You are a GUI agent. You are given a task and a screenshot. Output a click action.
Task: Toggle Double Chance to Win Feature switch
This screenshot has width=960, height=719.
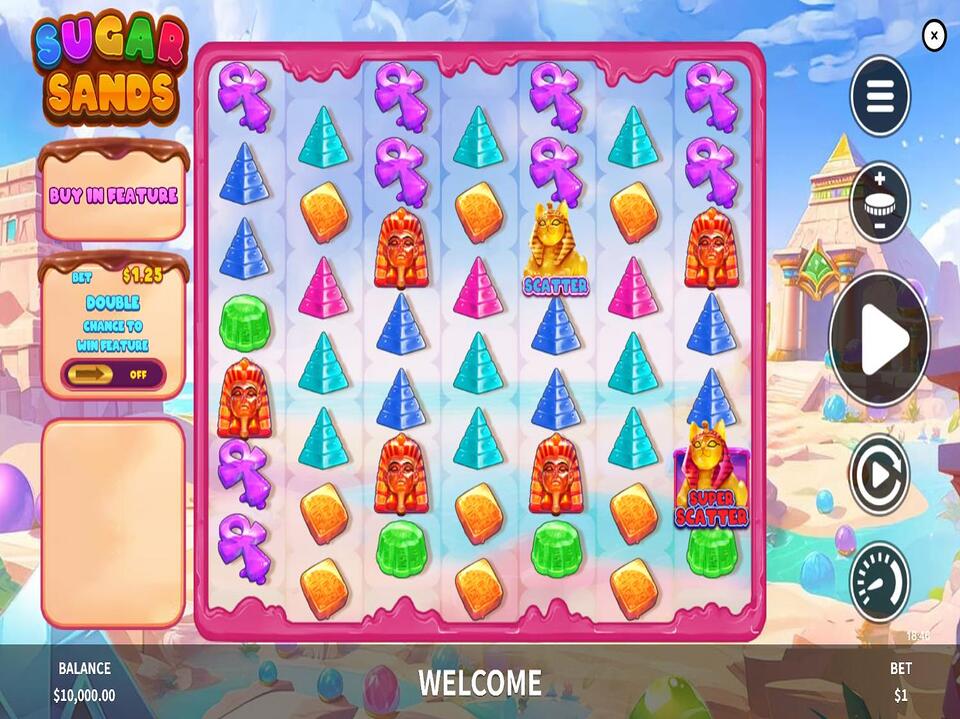(x=113, y=375)
